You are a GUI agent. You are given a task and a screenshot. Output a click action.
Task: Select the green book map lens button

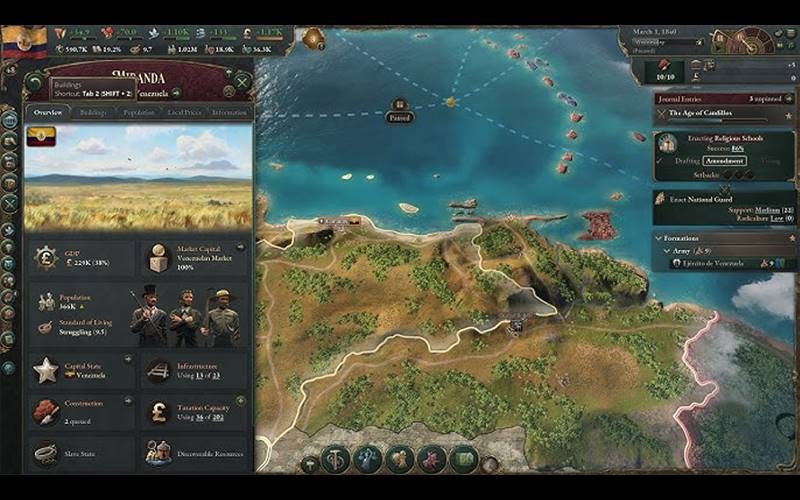(464, 459)
